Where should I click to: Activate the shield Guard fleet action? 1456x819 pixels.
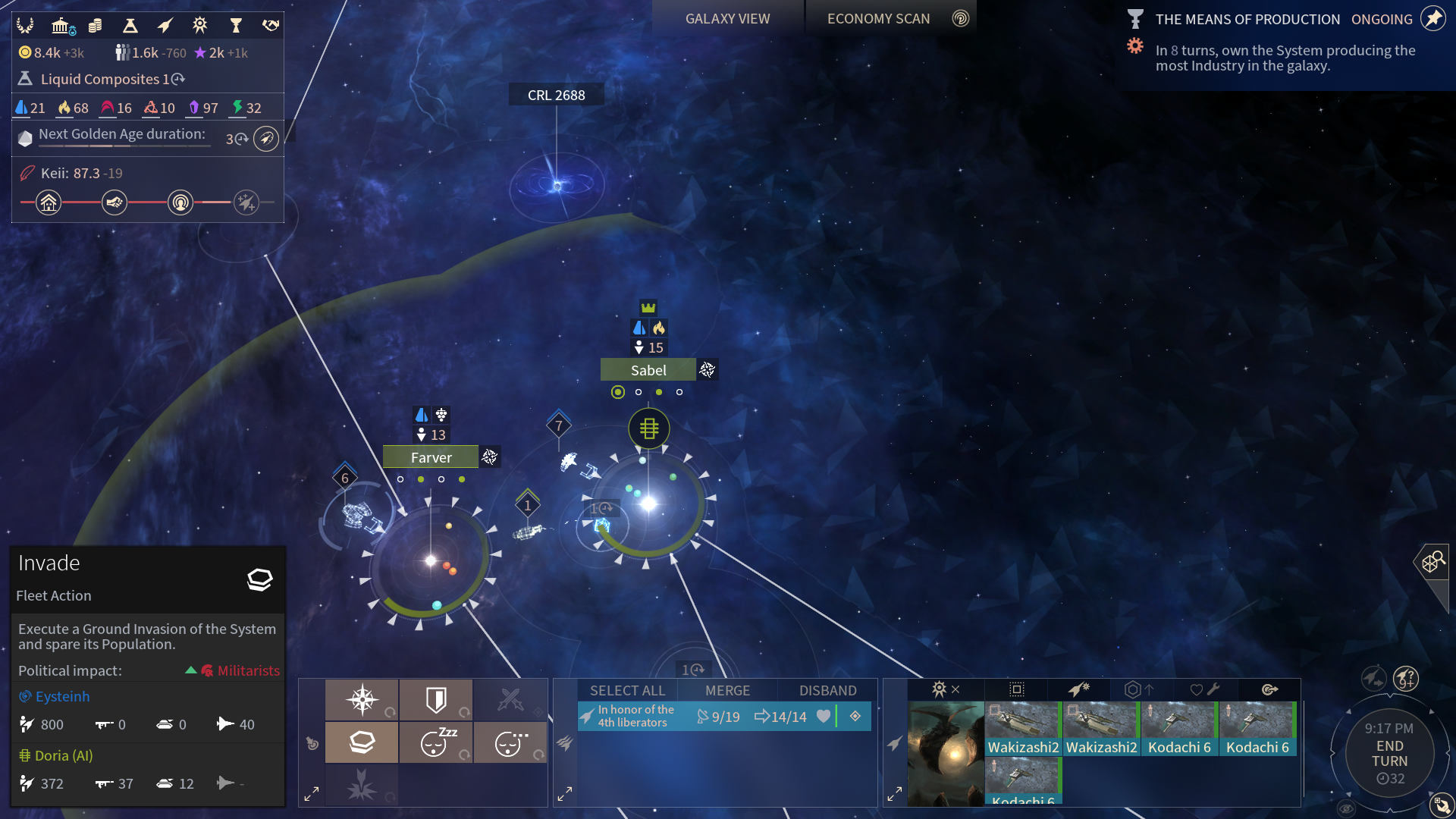pyautogui.click(x=436, y=699)
